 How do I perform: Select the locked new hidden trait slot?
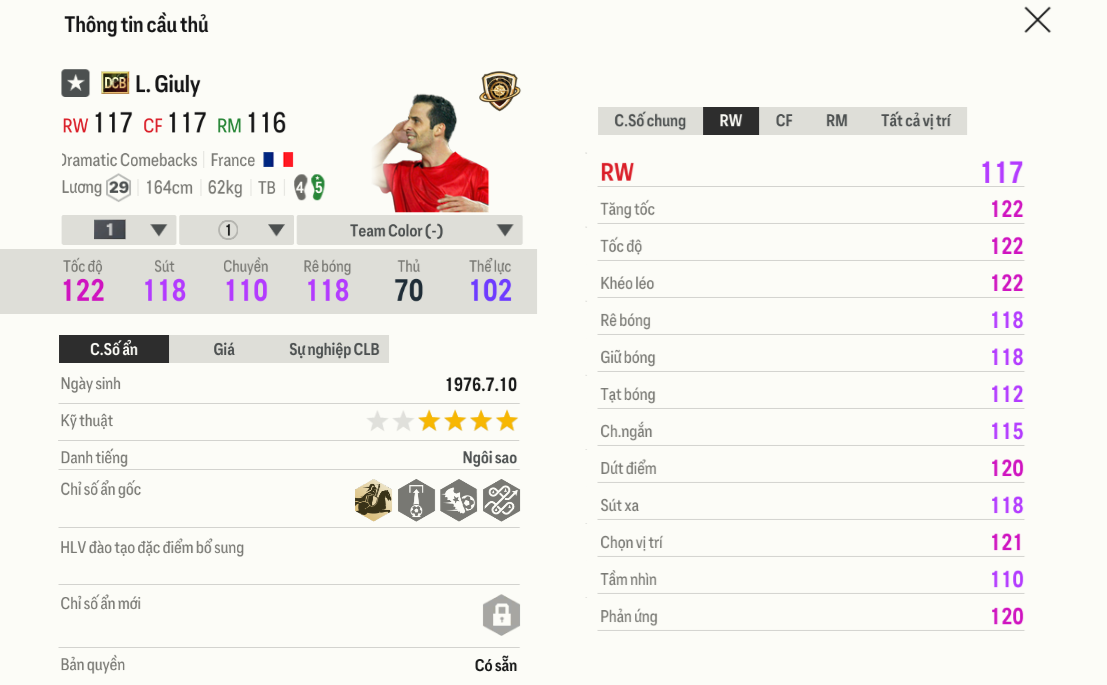pos(501,615)
